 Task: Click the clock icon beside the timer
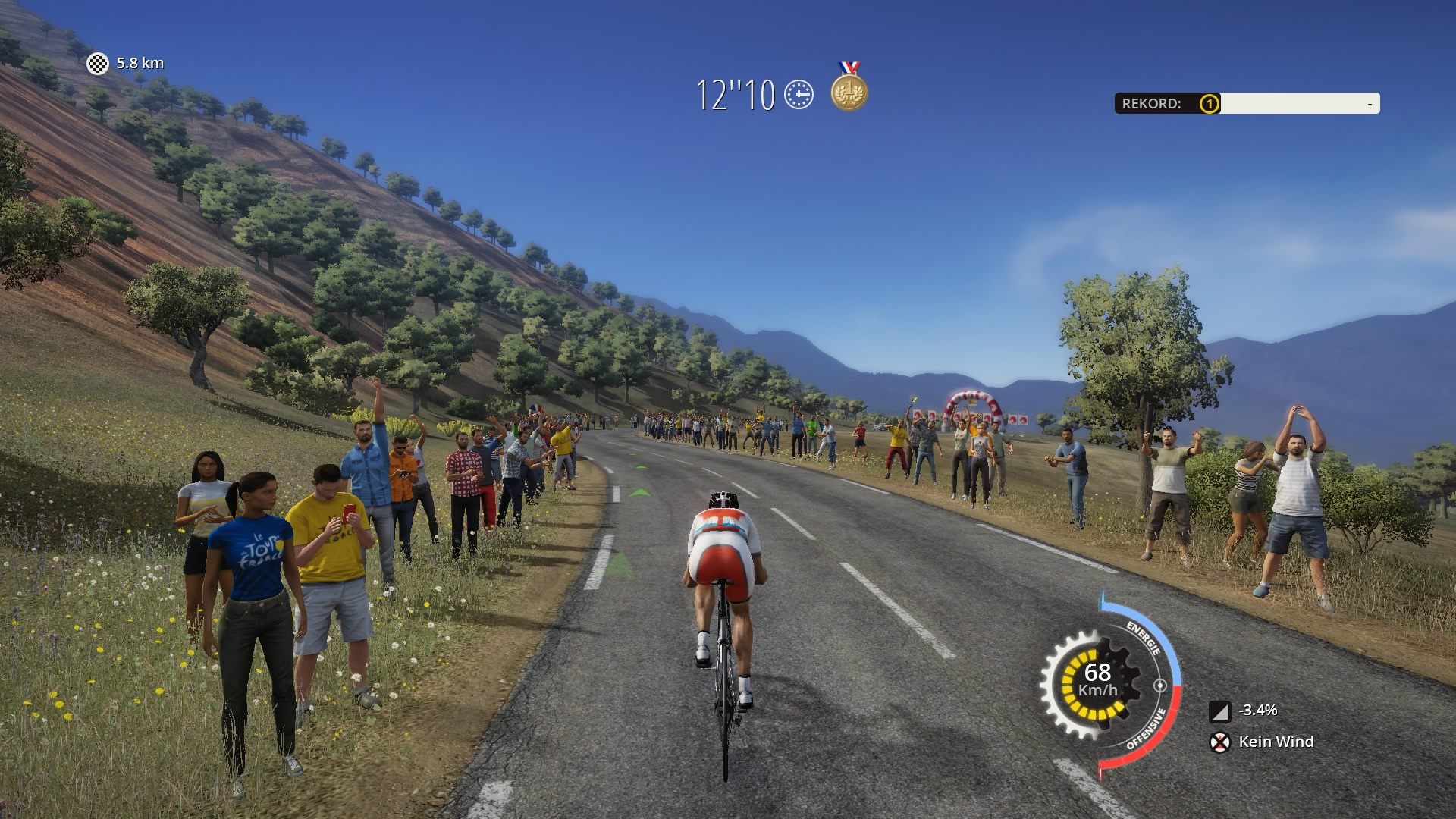[x=799, y=95]
